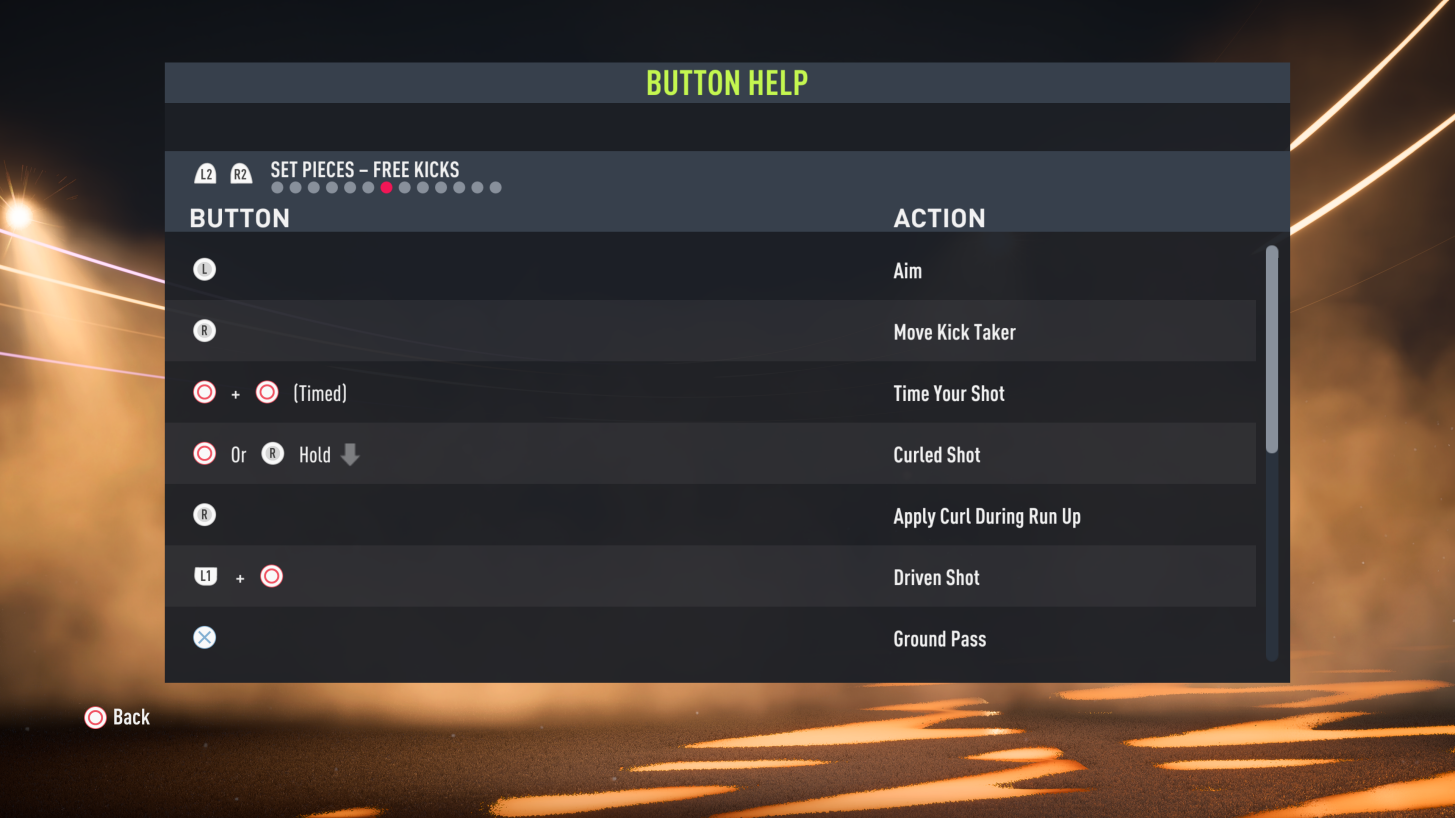Click the down arrow icon in the Curled Shot row

(x=348, y=453)
